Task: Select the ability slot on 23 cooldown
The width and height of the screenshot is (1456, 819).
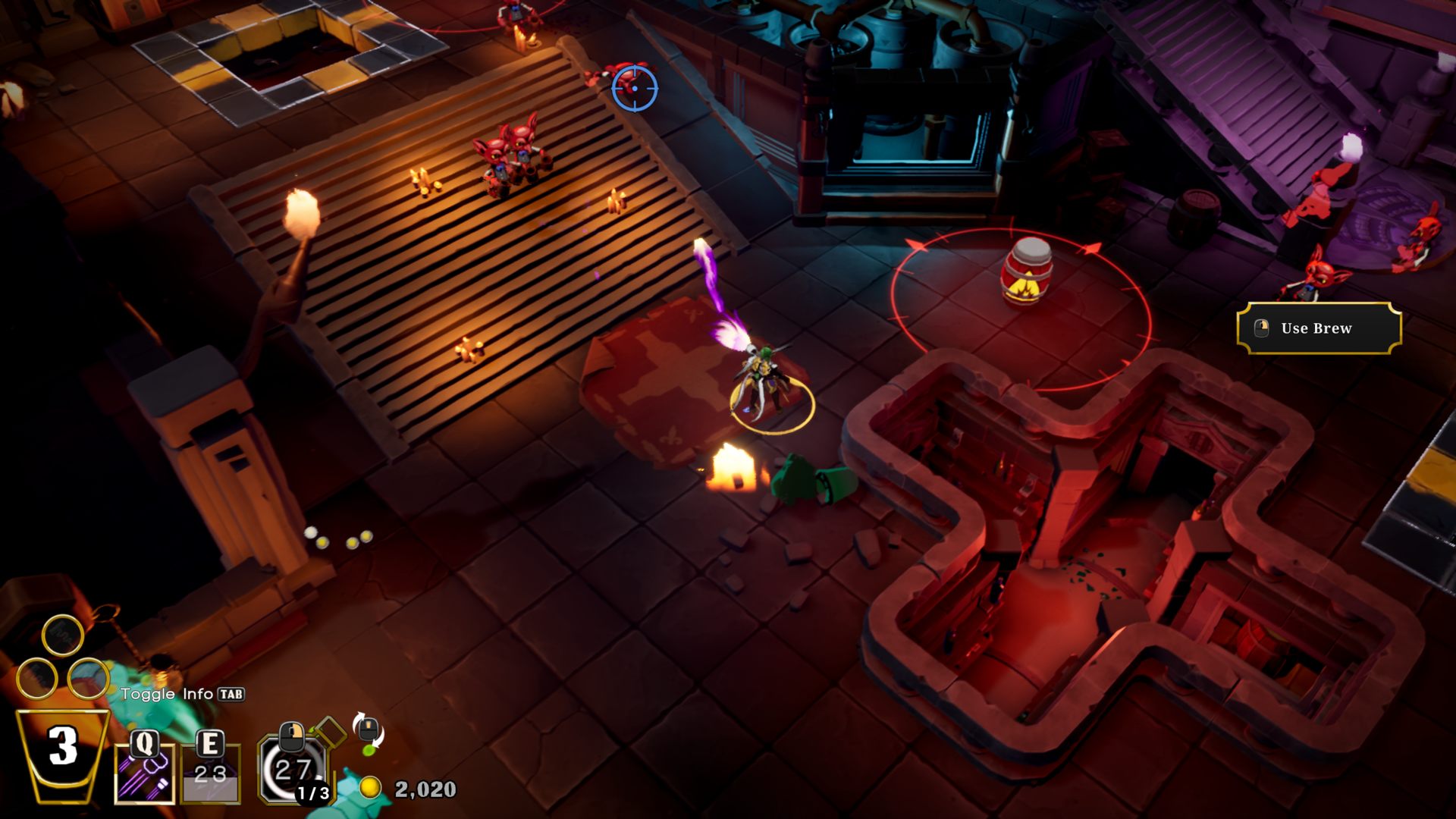Action: [x=211, y=773]
